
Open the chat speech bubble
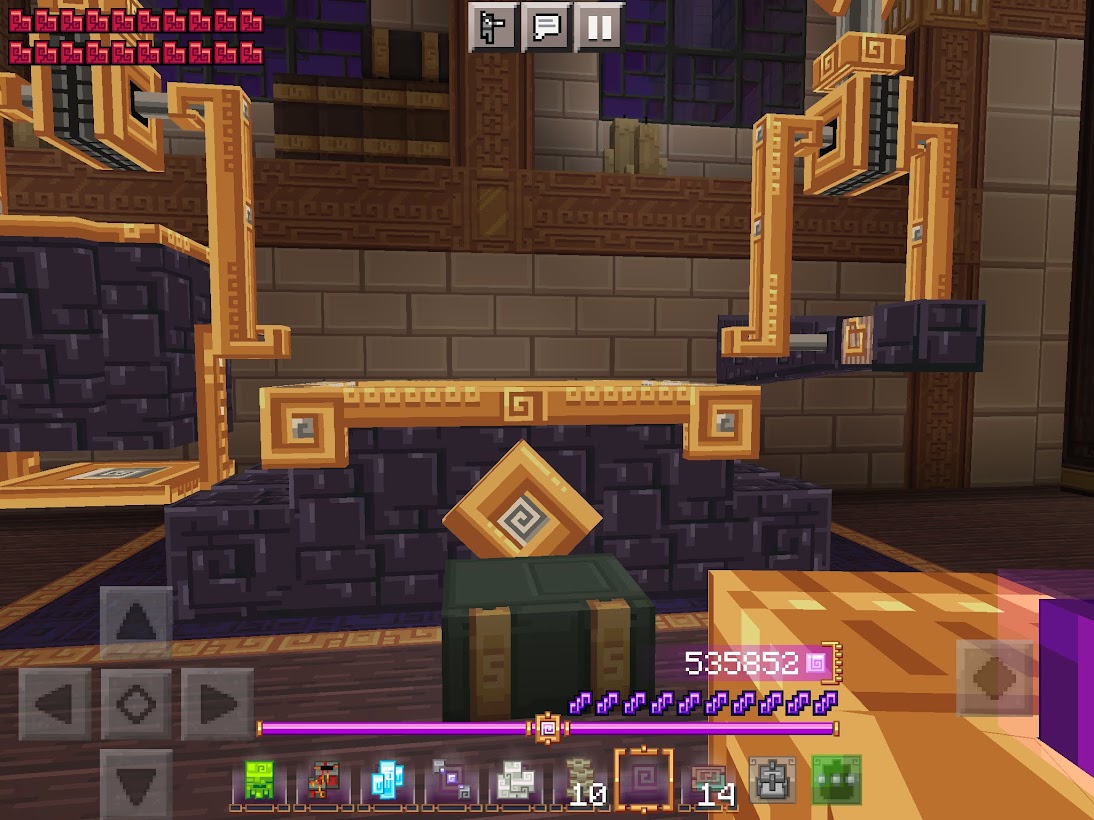click(546, 27)
